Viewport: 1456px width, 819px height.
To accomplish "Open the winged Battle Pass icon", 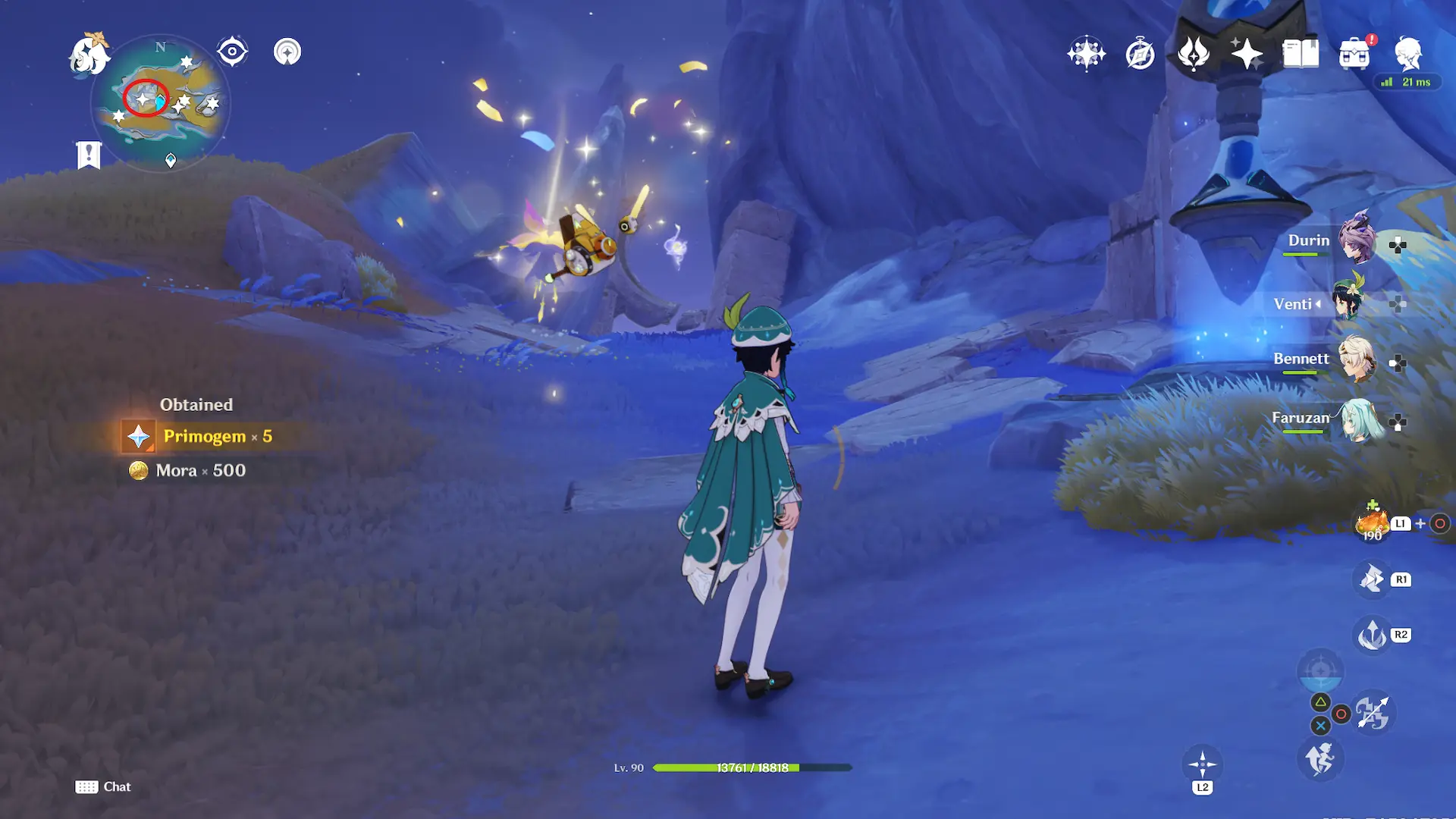I will tap(1193, 54).
